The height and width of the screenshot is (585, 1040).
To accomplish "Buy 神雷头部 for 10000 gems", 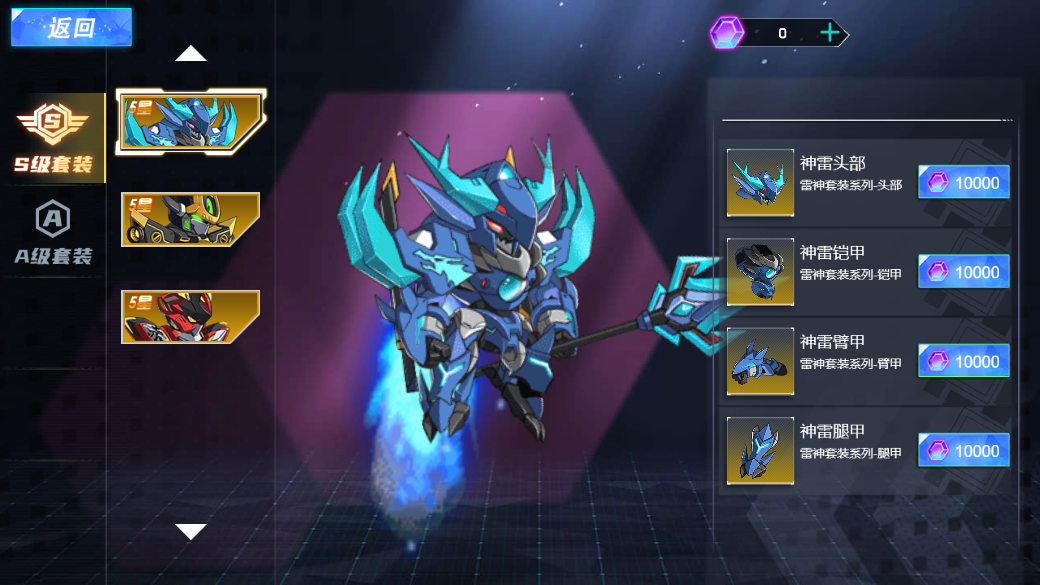I will pos(964,183).
